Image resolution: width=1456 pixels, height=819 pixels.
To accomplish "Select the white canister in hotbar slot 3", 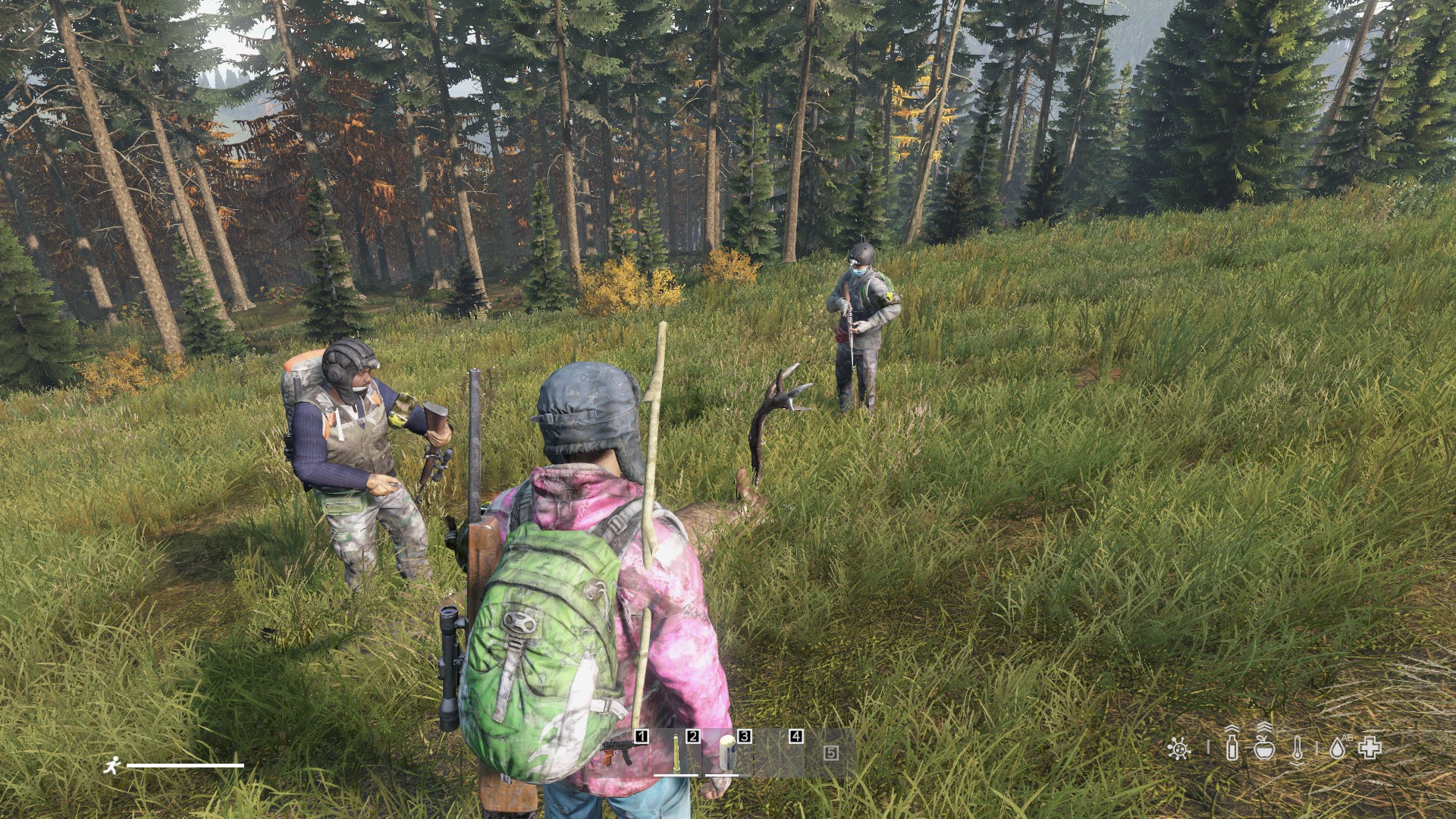I will pyautogui.click(x=727, y=752).
